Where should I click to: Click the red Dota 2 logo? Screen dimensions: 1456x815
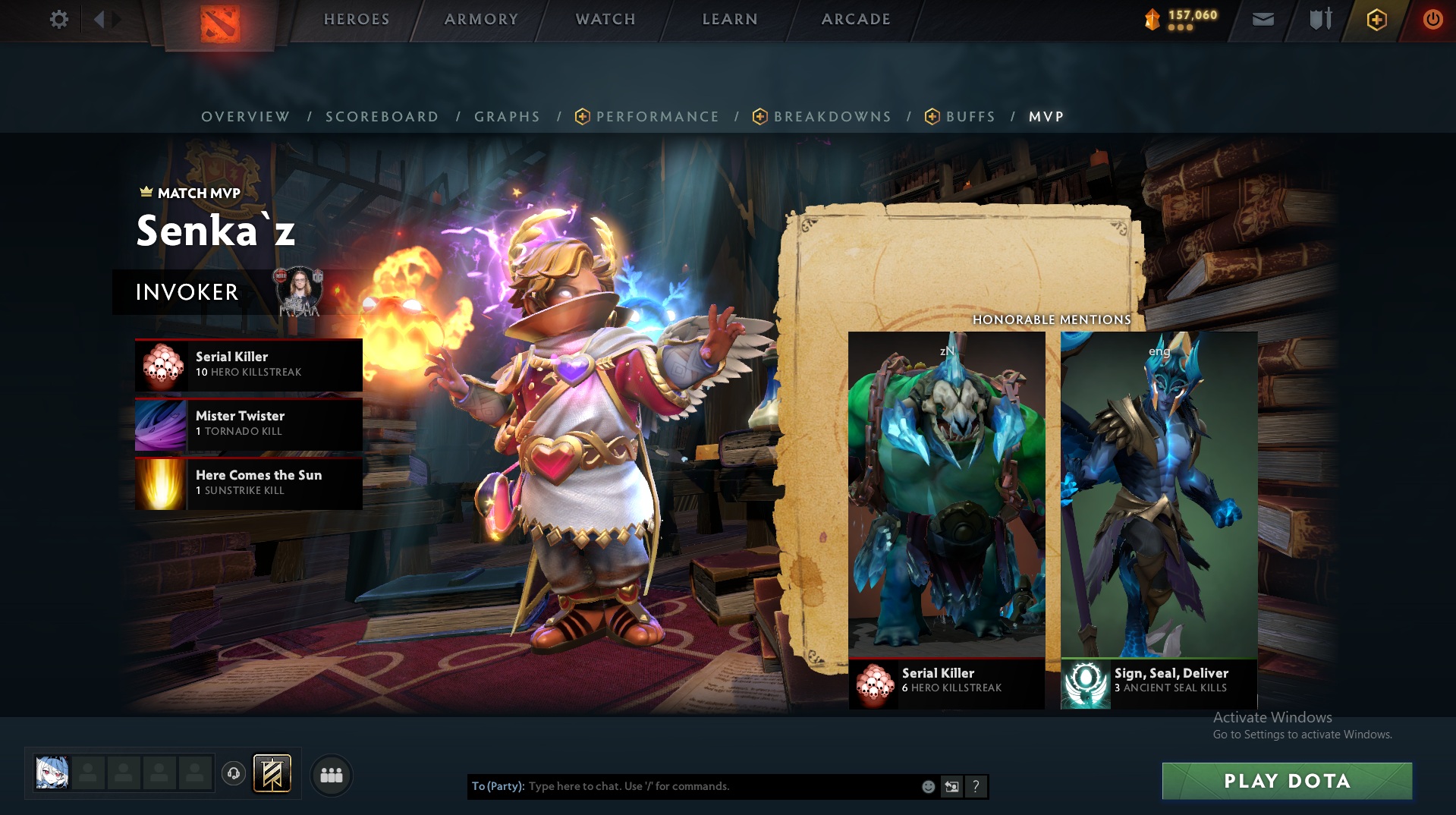point(220,24)
